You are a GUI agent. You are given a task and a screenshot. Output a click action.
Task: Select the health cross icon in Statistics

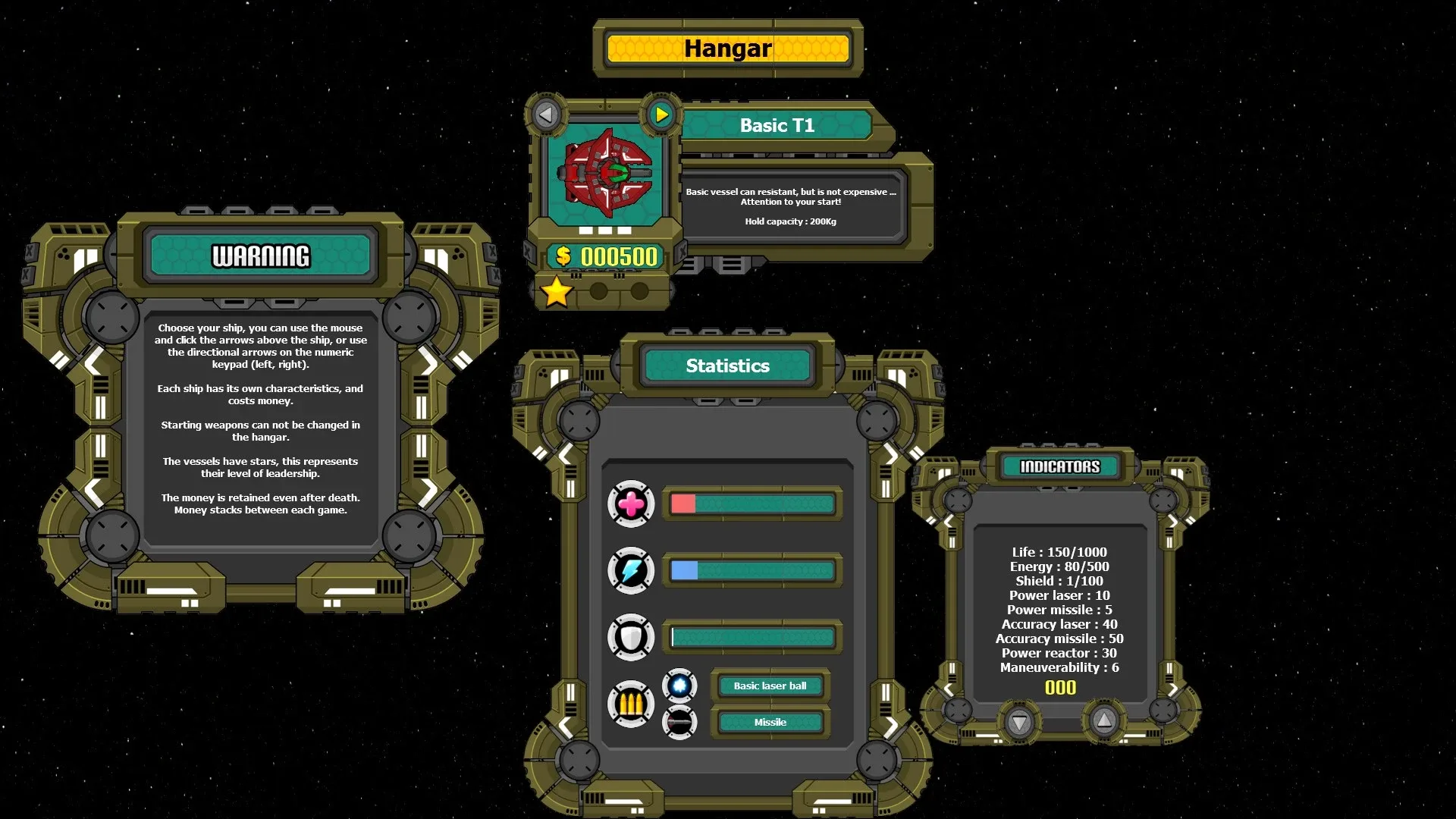pyautogui.click(x=632, y=503)
